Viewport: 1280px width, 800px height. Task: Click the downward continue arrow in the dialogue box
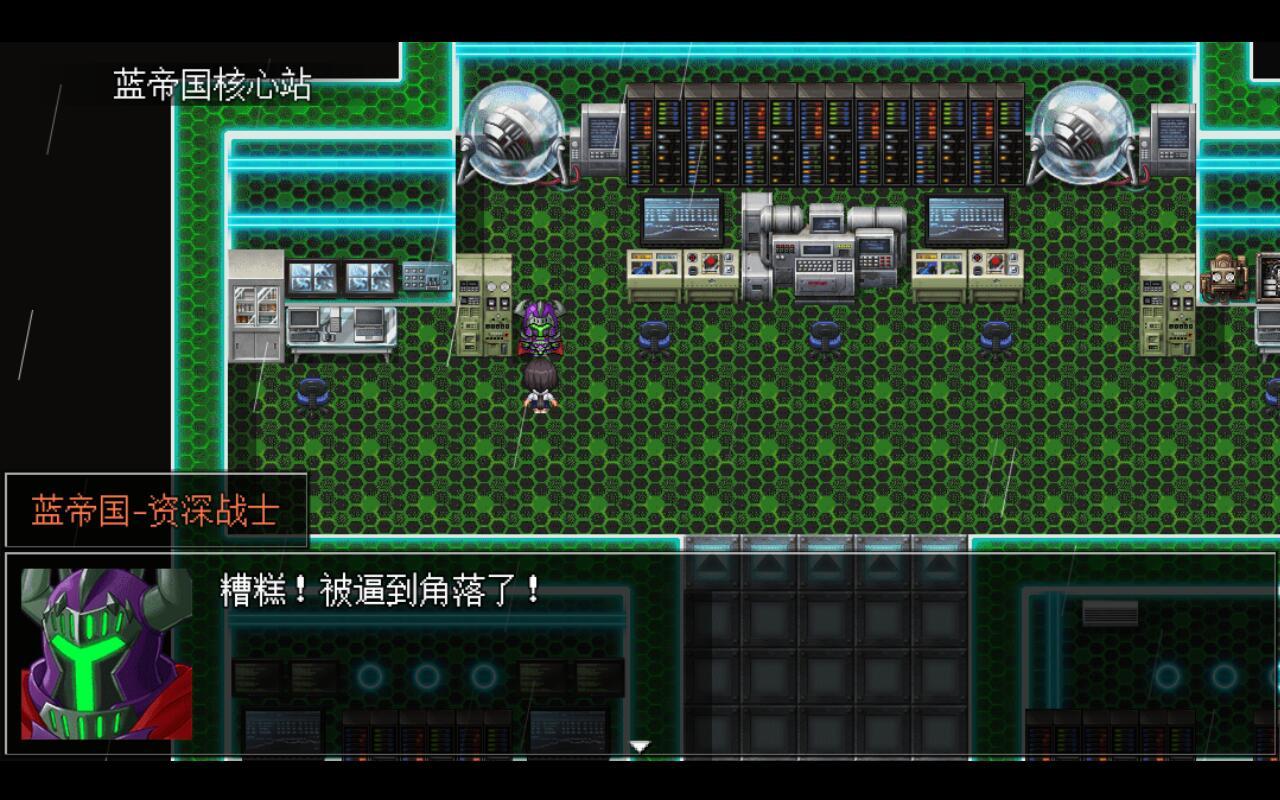(x=638, y=744)
